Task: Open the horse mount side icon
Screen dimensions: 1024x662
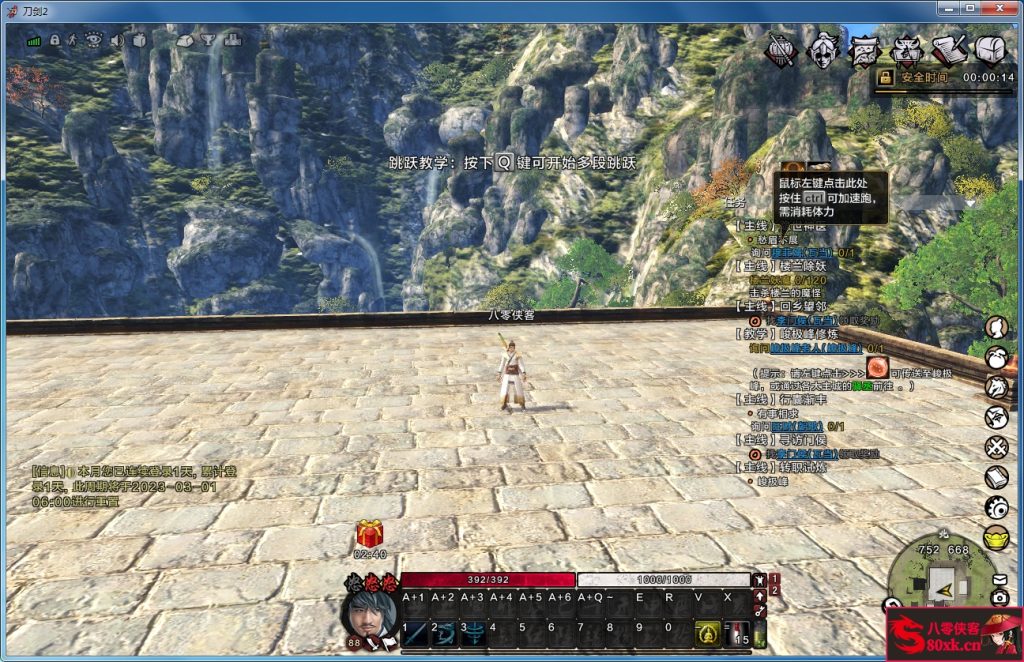Action: click(x=996, y=387)
